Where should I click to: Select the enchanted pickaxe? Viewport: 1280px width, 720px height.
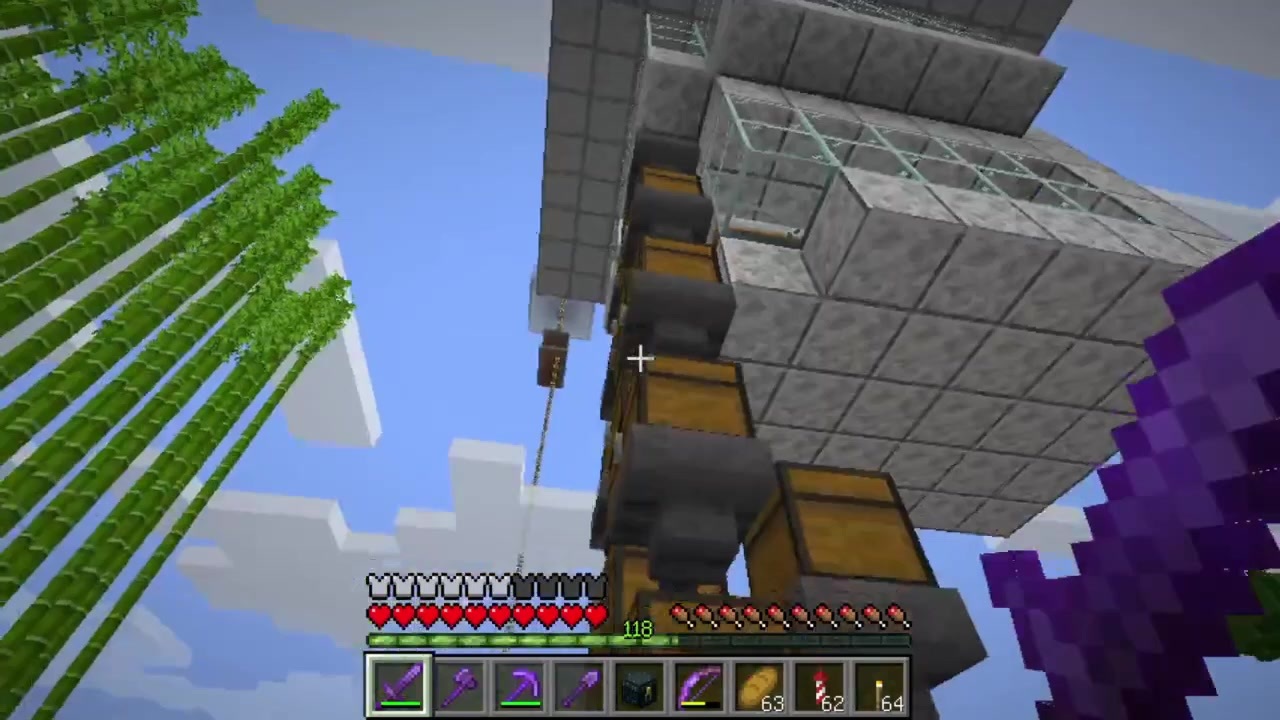point(520,683)
